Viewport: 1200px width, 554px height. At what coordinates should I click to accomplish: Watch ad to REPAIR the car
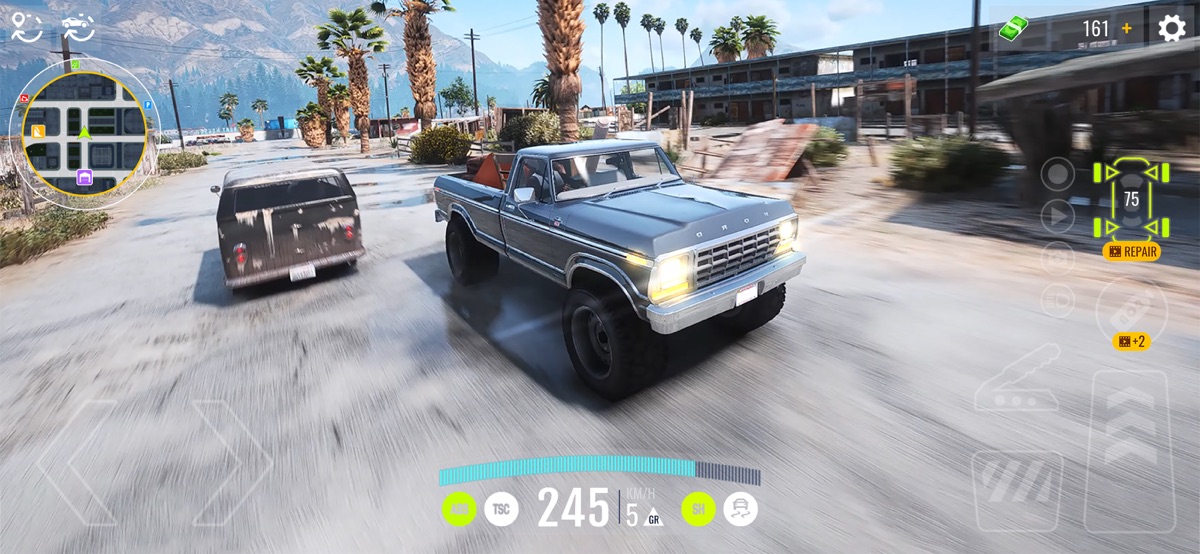click(1131, 251)
